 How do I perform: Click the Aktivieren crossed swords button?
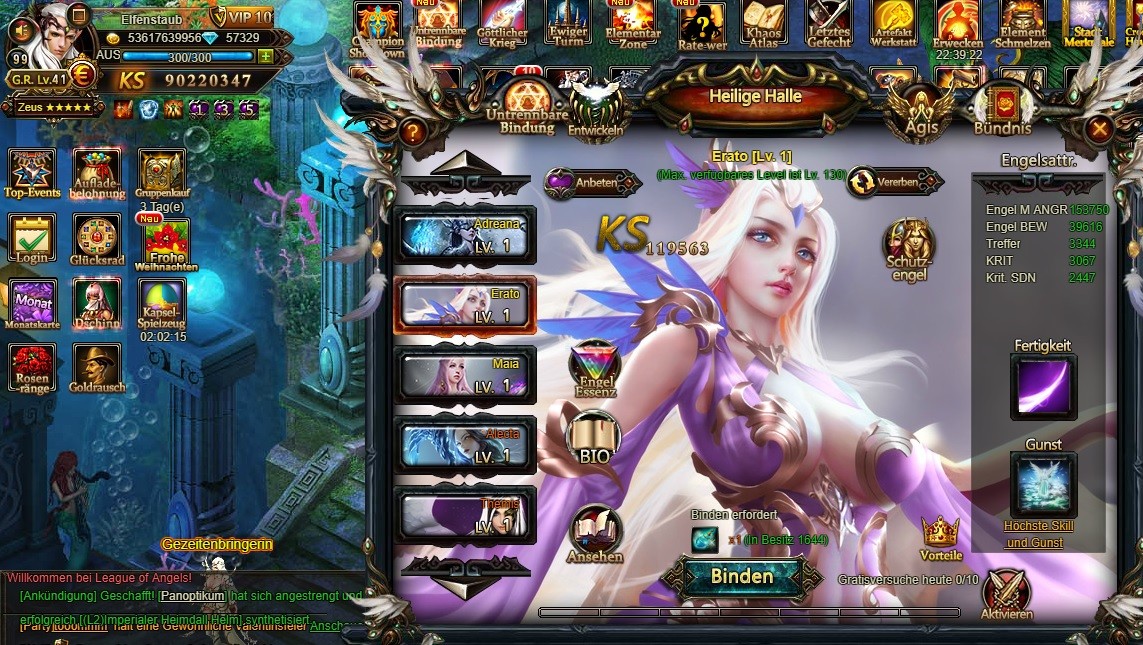pyautogui.click(x=1005, y=592)
